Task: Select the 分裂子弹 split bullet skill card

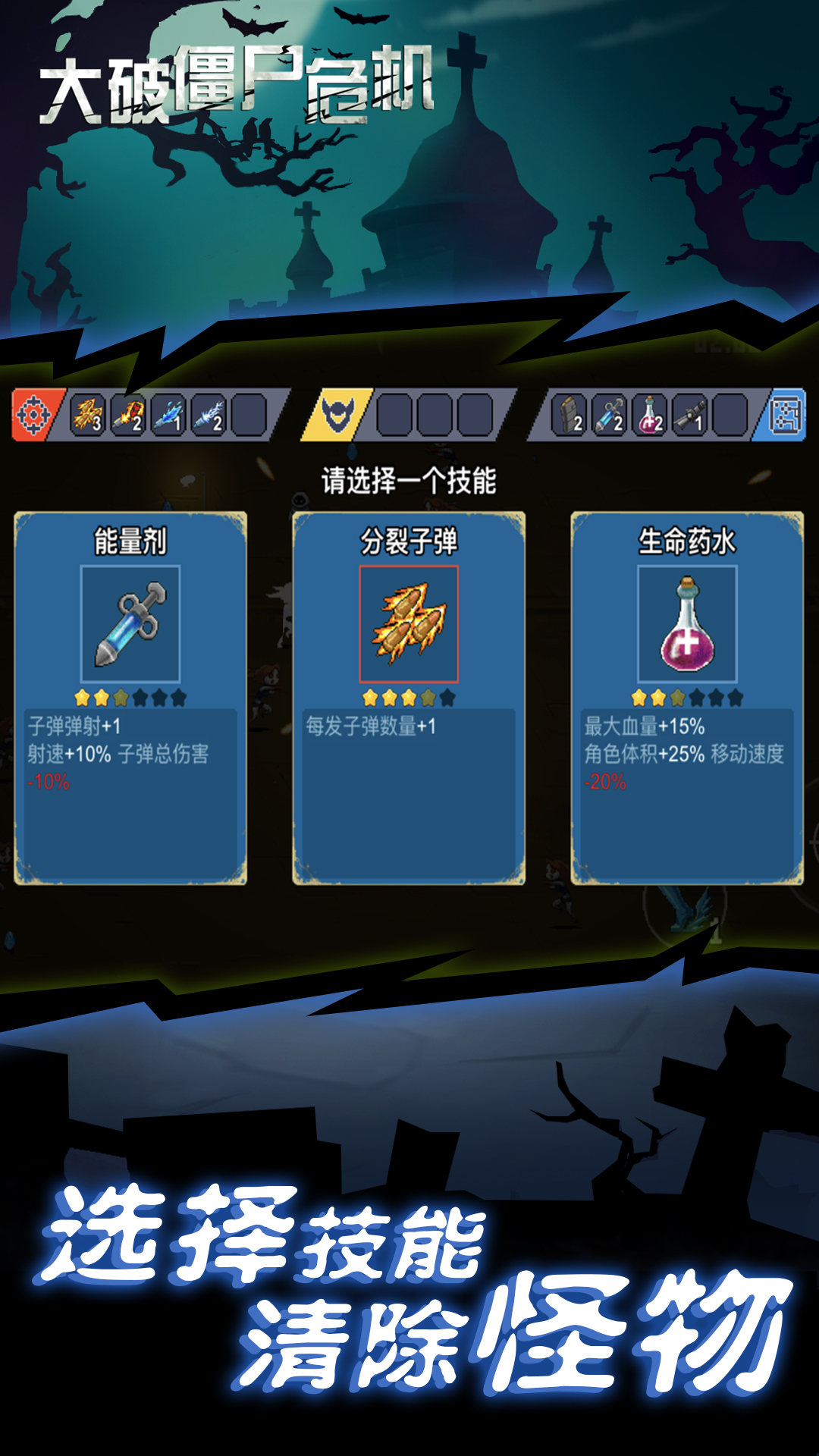Action: 409,698
